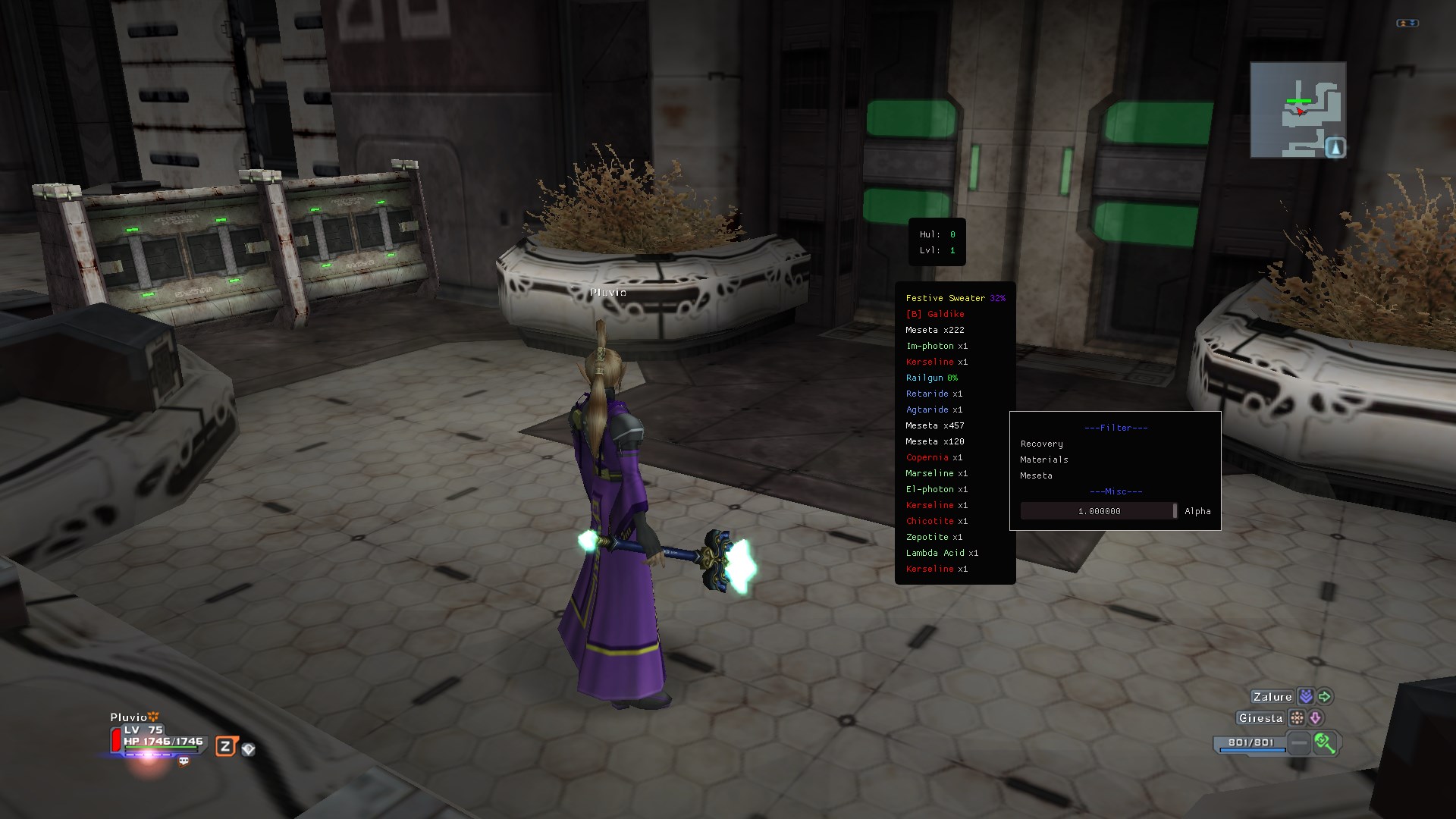
Task: Toggle the Meseta filter entry
Action: click(1036, 475)
